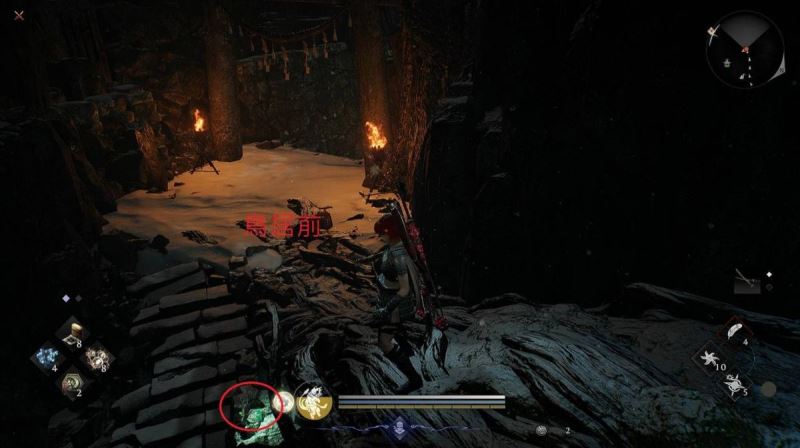The height and width of the screenshot is (448, 800).
Task: Select the shuriken slot with count 10
Action: click(711, 356)
